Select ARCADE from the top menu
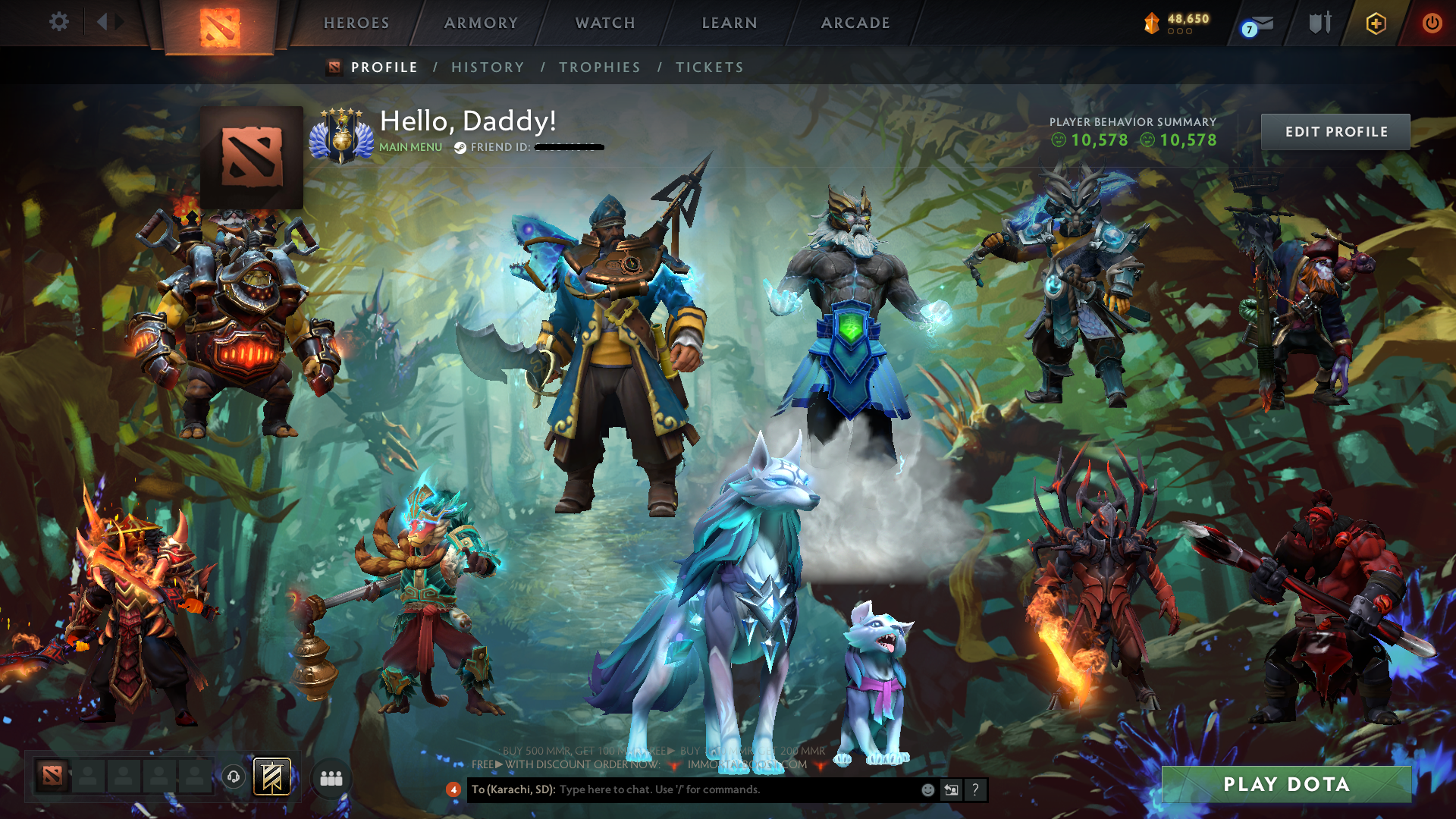1456x819 pixels. click(855, 24)
